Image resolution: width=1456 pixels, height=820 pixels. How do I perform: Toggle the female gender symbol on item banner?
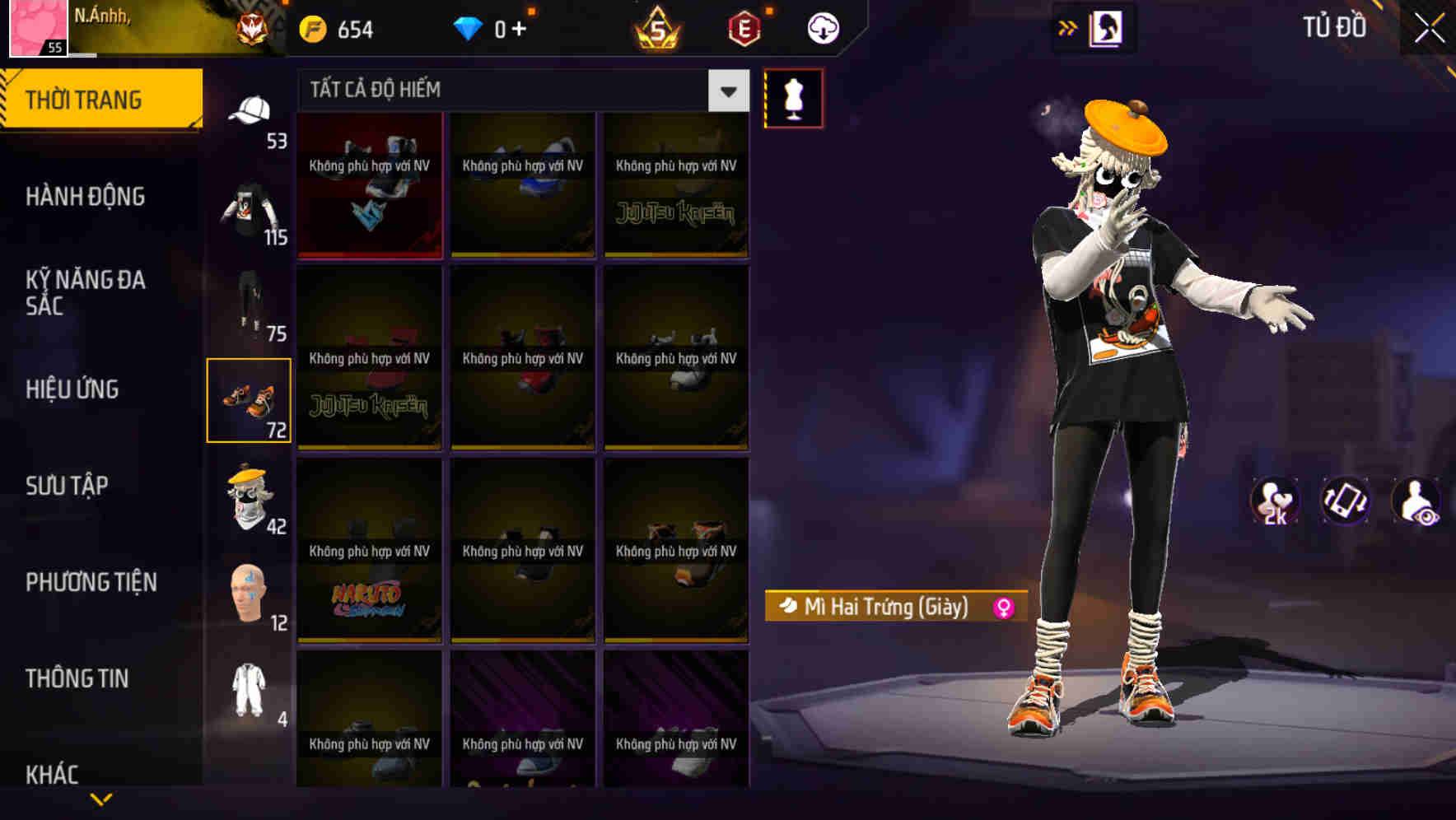click(1003, 608)
